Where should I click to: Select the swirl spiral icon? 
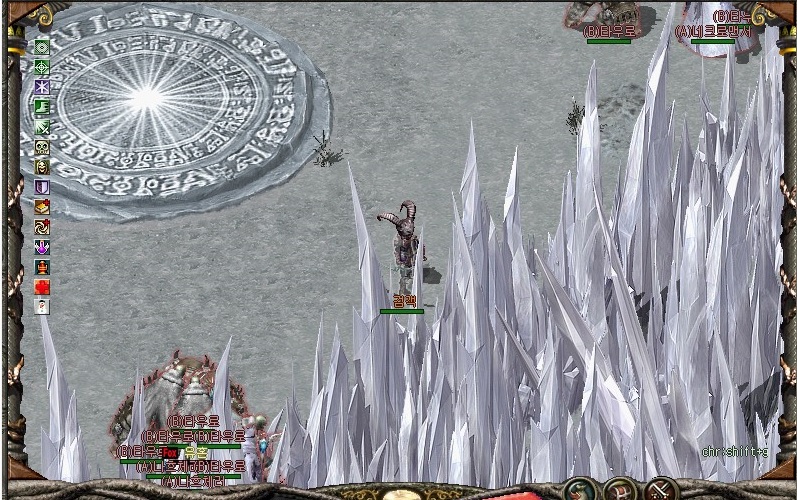point(42,227)
